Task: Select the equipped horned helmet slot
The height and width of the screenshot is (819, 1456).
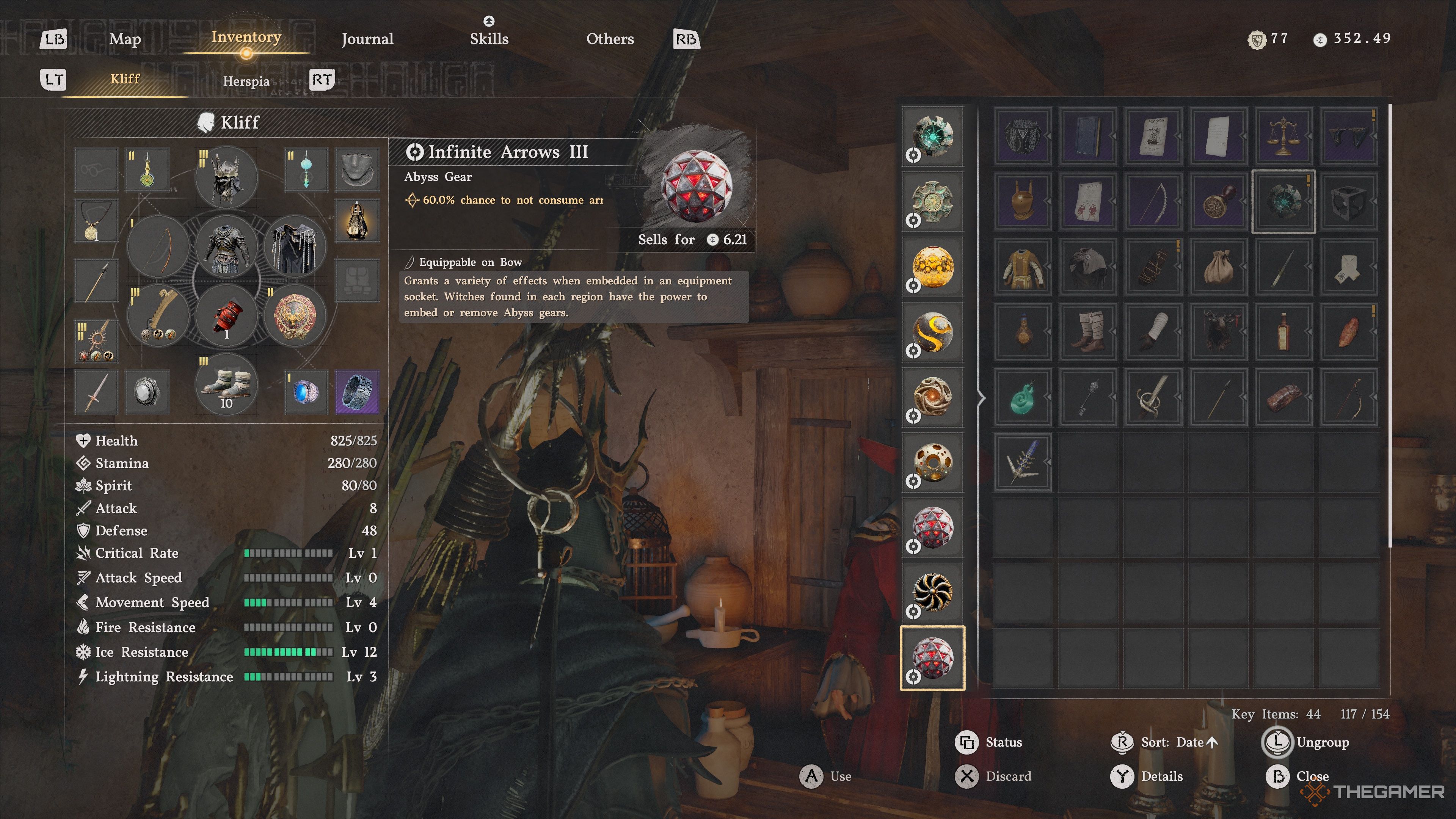Action: (227, 177)
